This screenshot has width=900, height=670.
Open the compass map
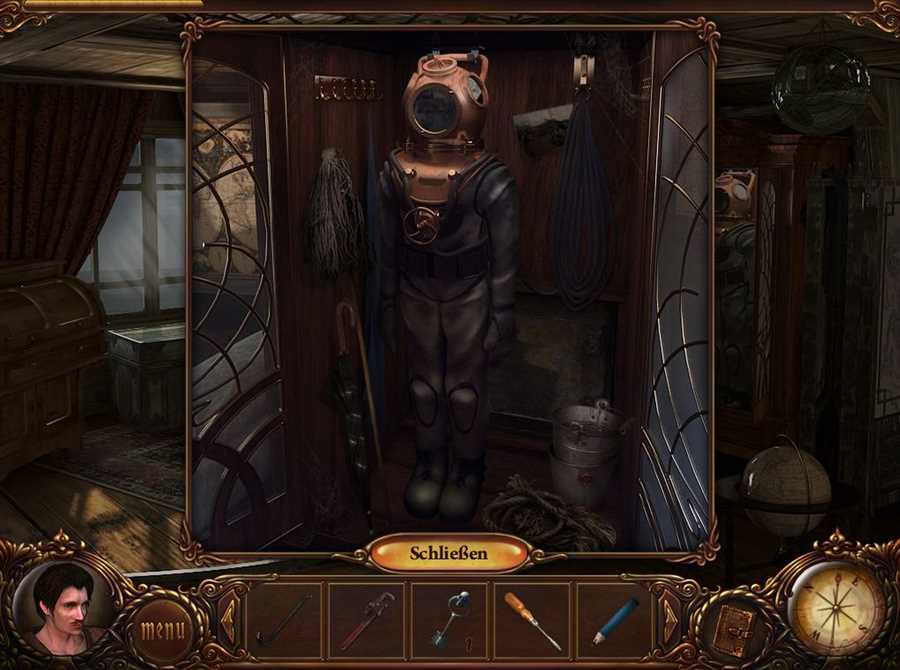(835, 607)
